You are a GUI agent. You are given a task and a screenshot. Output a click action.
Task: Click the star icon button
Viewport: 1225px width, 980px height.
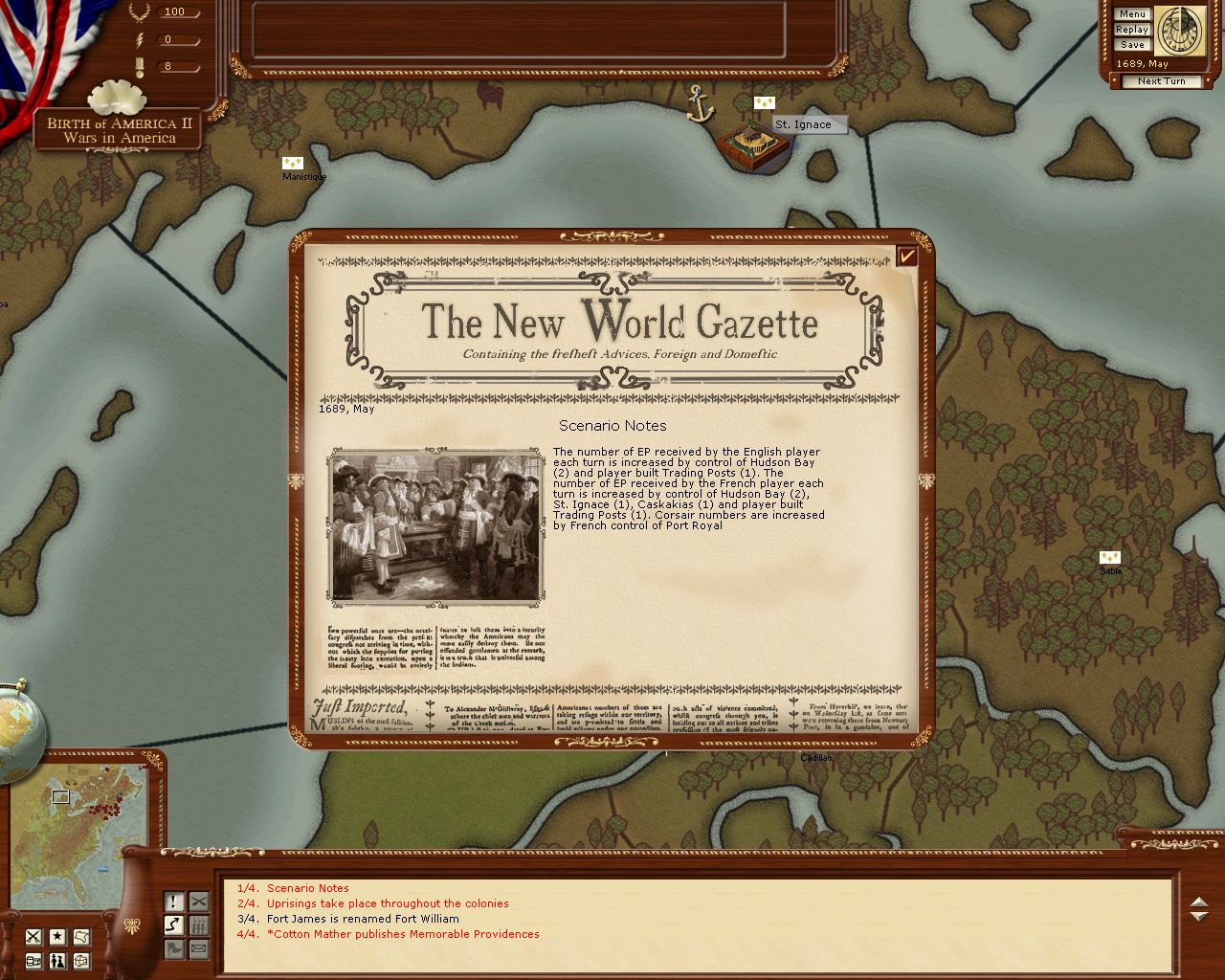pos(57,936)
